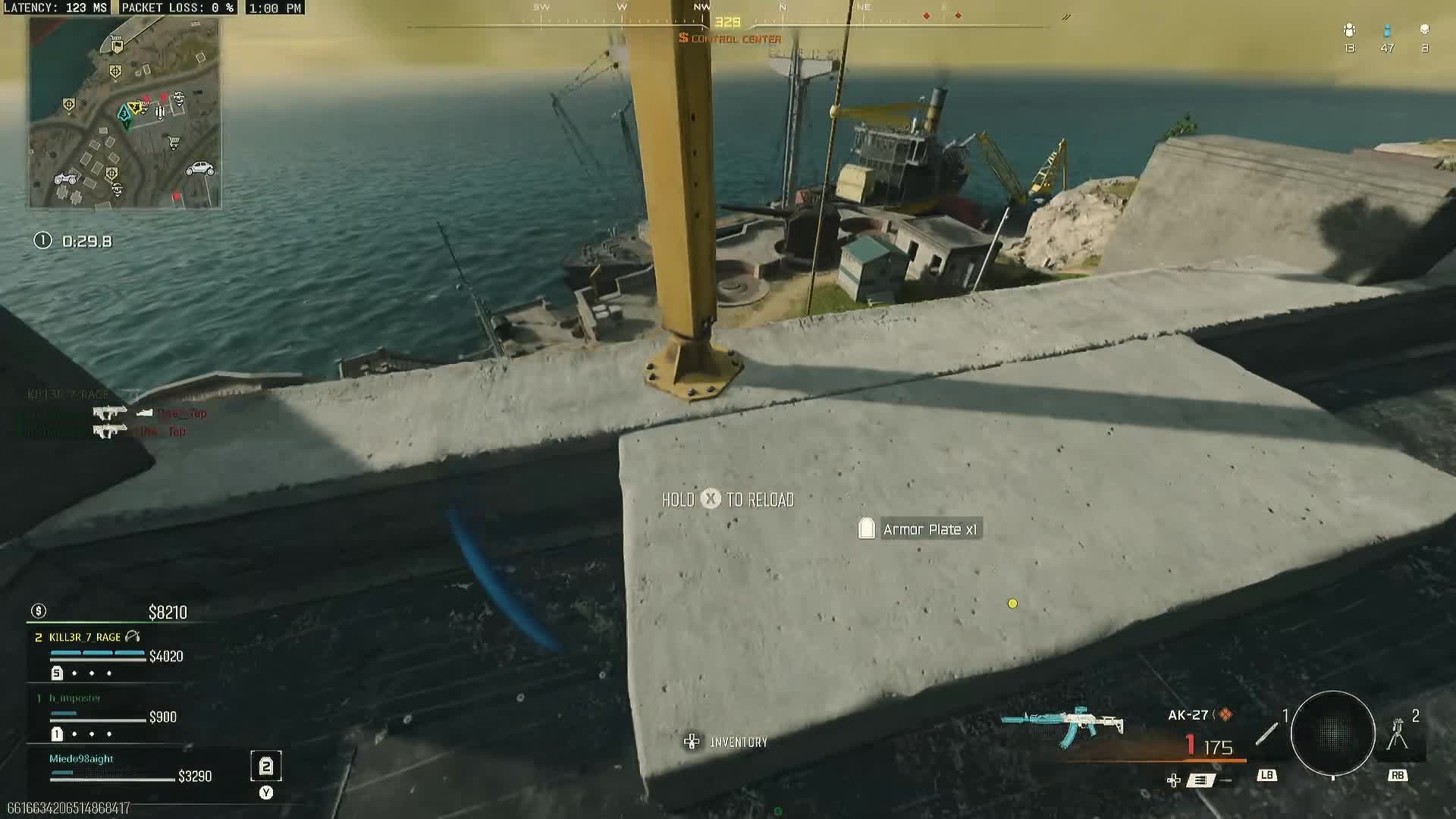This screenshot has height=819, width=1456.
Task: Click the shopping cart buy station marker
Action: [x=174, y=142]
